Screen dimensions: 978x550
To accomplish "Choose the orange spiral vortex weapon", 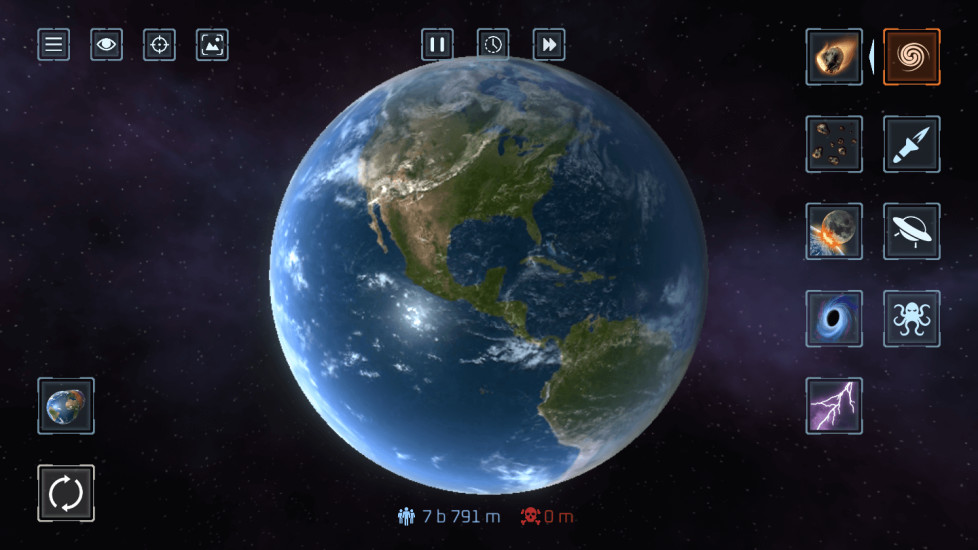I will click(911, 57).
